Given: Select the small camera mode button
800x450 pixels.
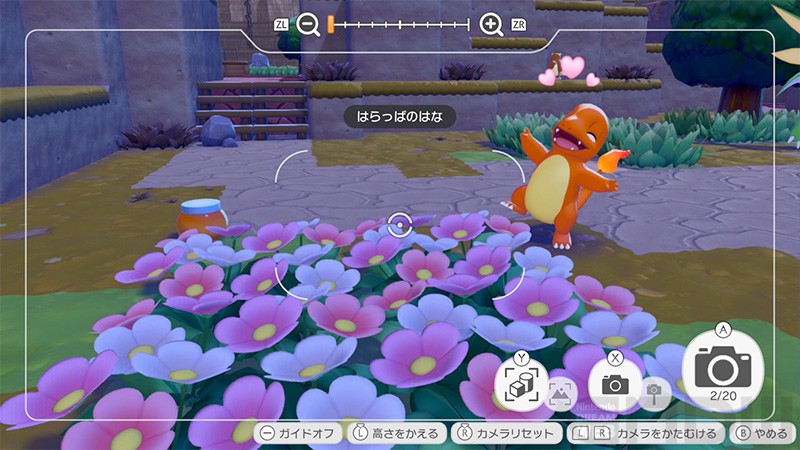Looking at the screenshot, I should [614, 383].
